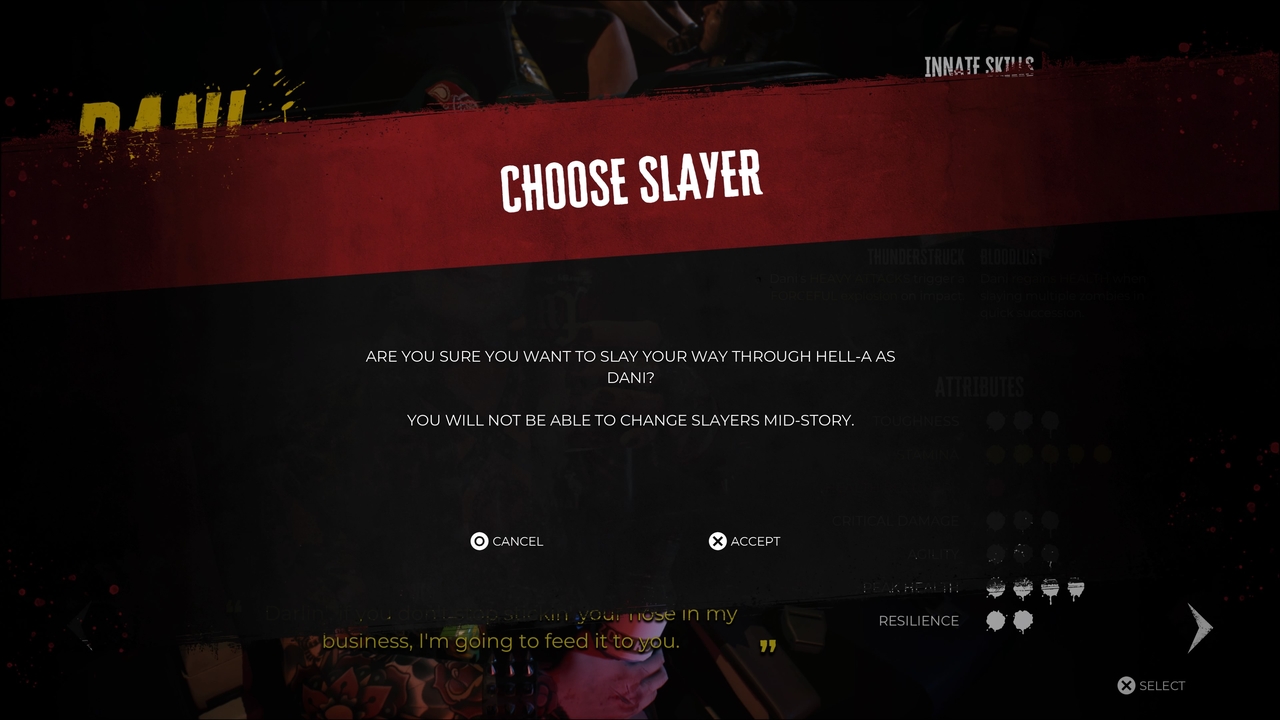Click the Choose Slayer title banner

point(630,180)
